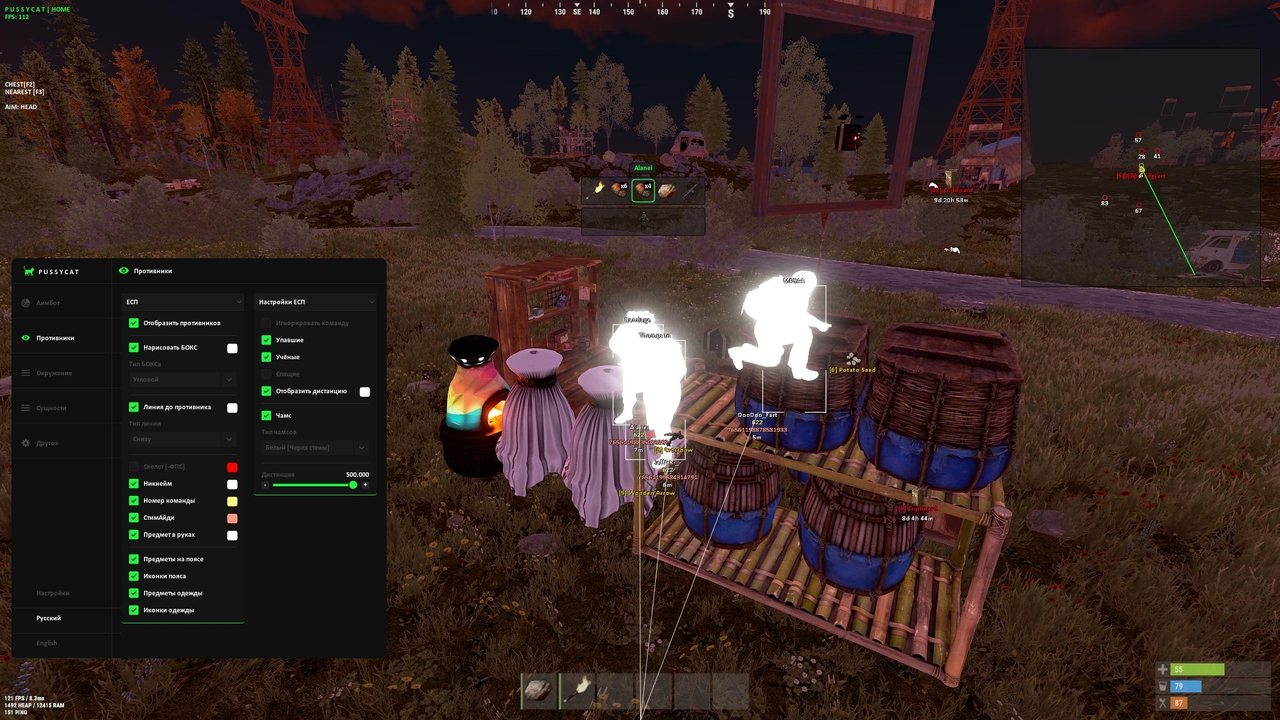1280x720 pixels.
Task: Click the eye icon beside Противники in sidebar
Action: tap(25, 337)
